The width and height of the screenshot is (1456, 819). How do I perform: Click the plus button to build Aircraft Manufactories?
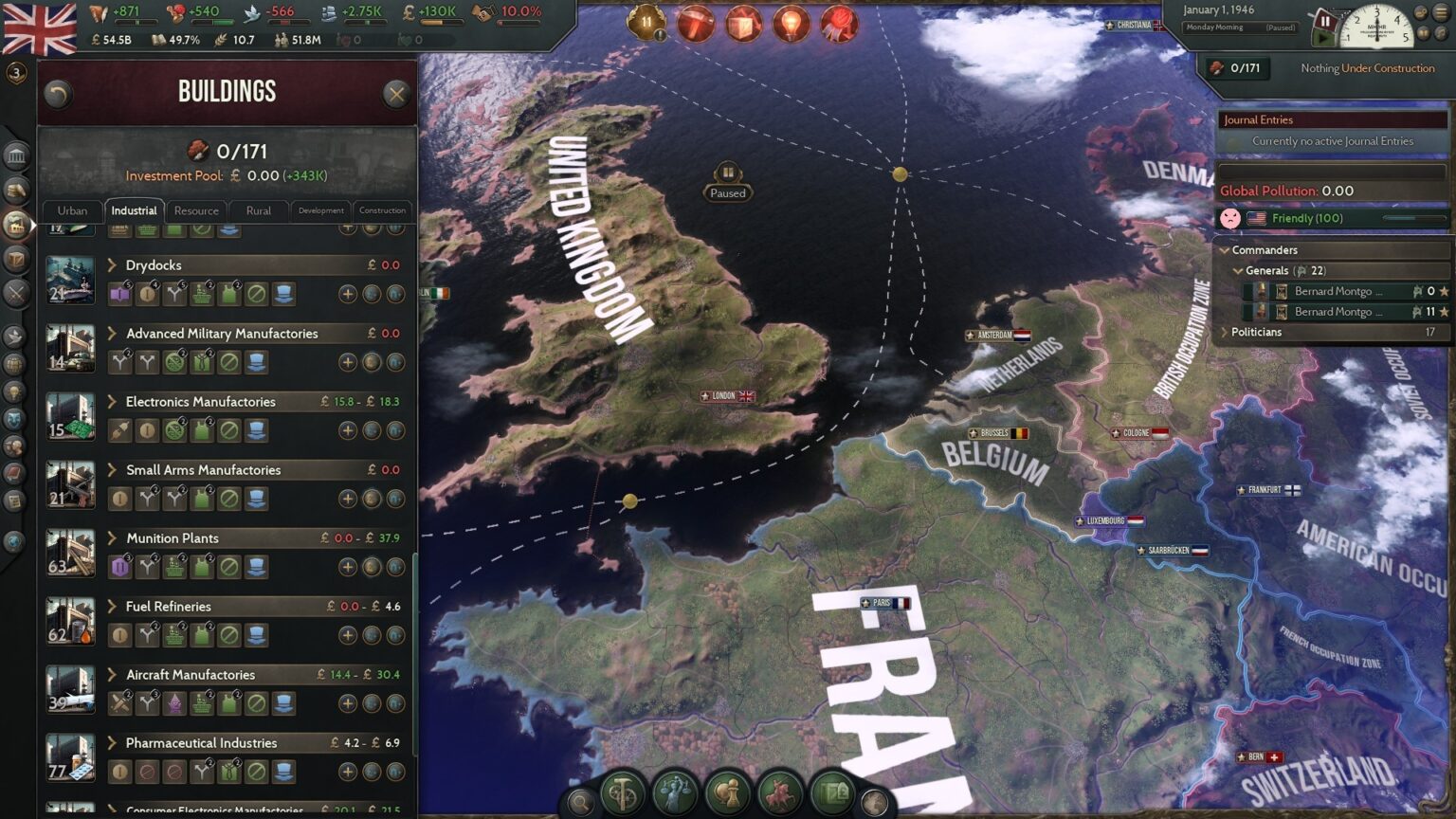click(350, 703)
